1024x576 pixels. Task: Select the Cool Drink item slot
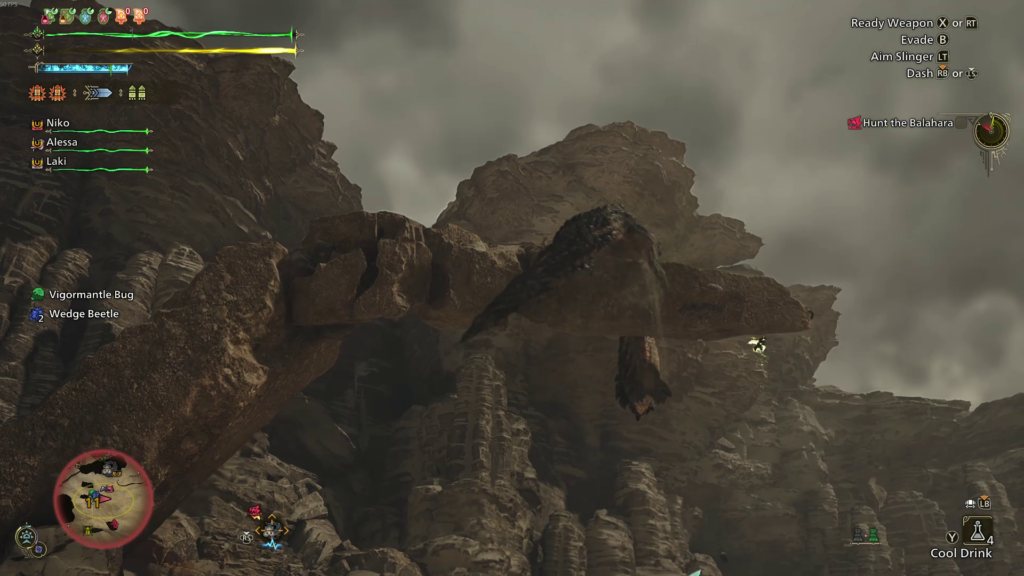(x=976, y=531)
